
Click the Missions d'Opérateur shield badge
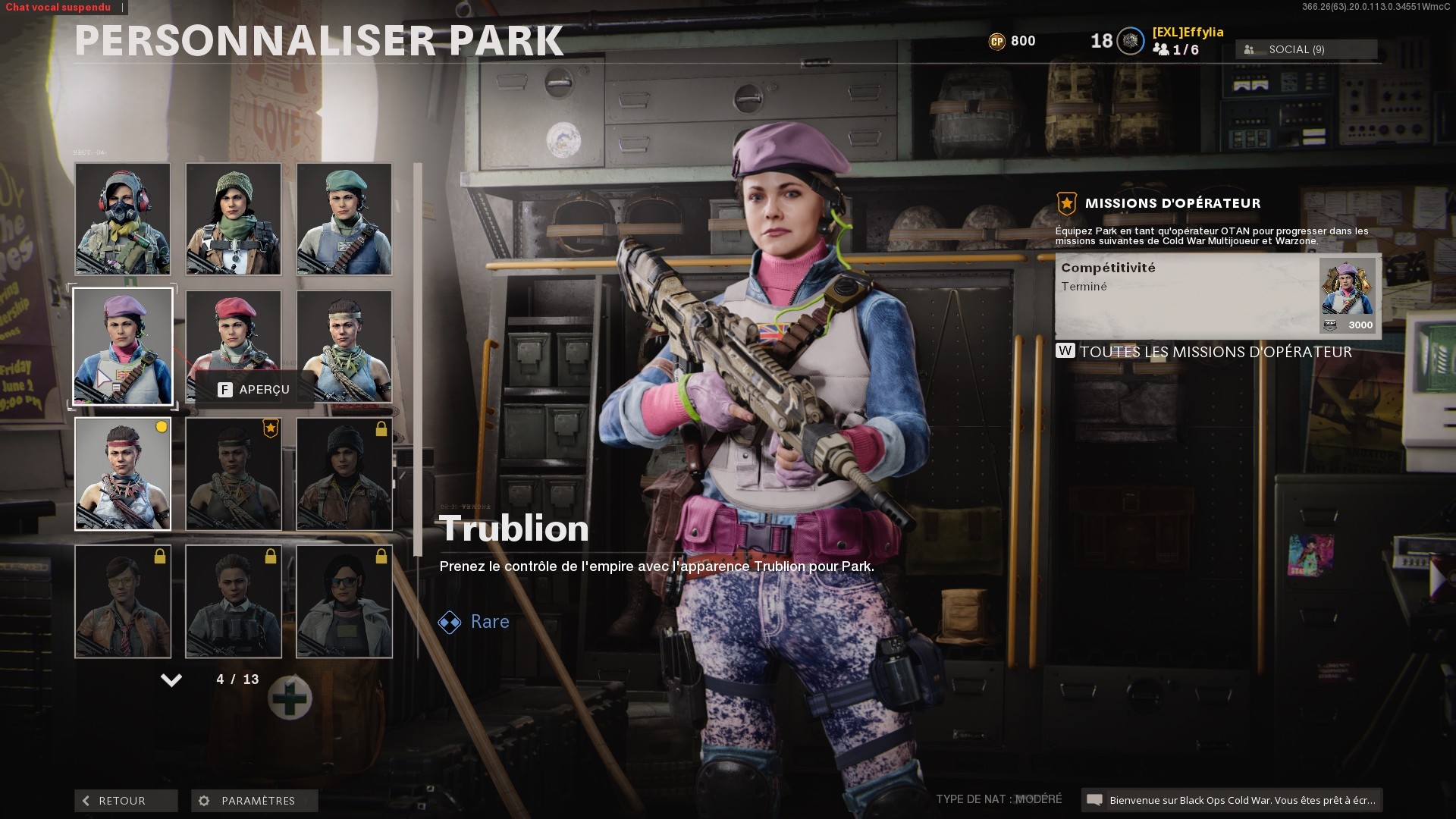point(1067,202)
